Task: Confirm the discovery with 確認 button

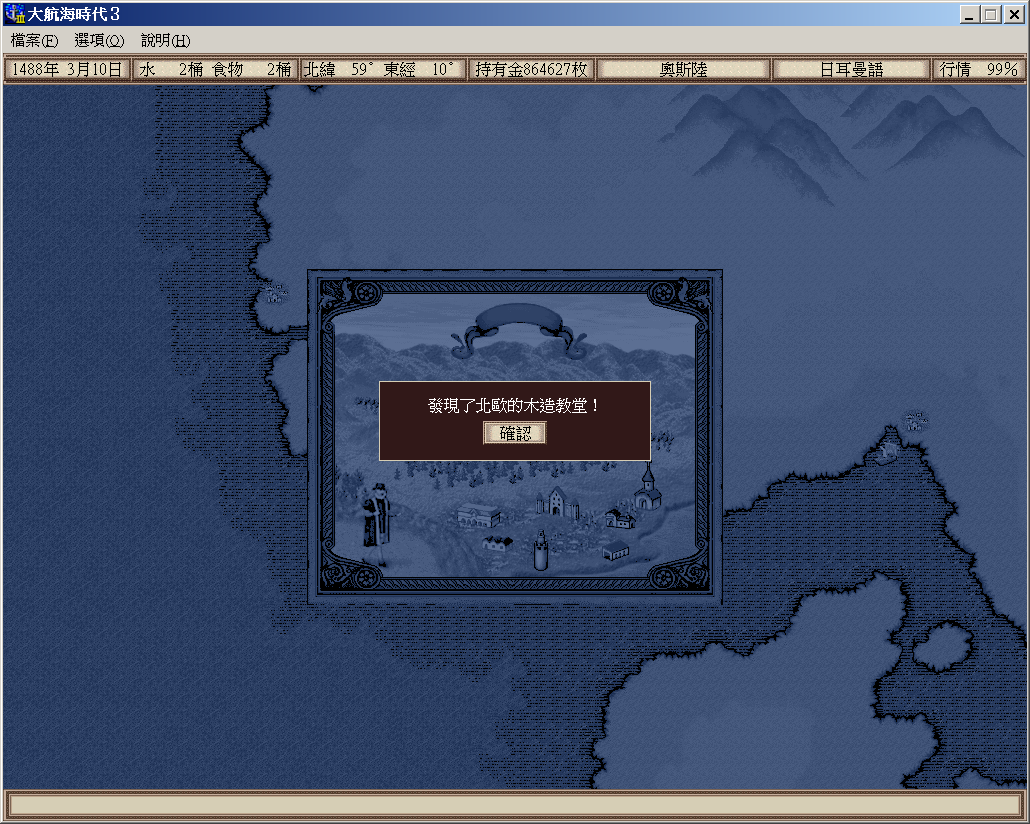Action: click(x=515, y=433)
